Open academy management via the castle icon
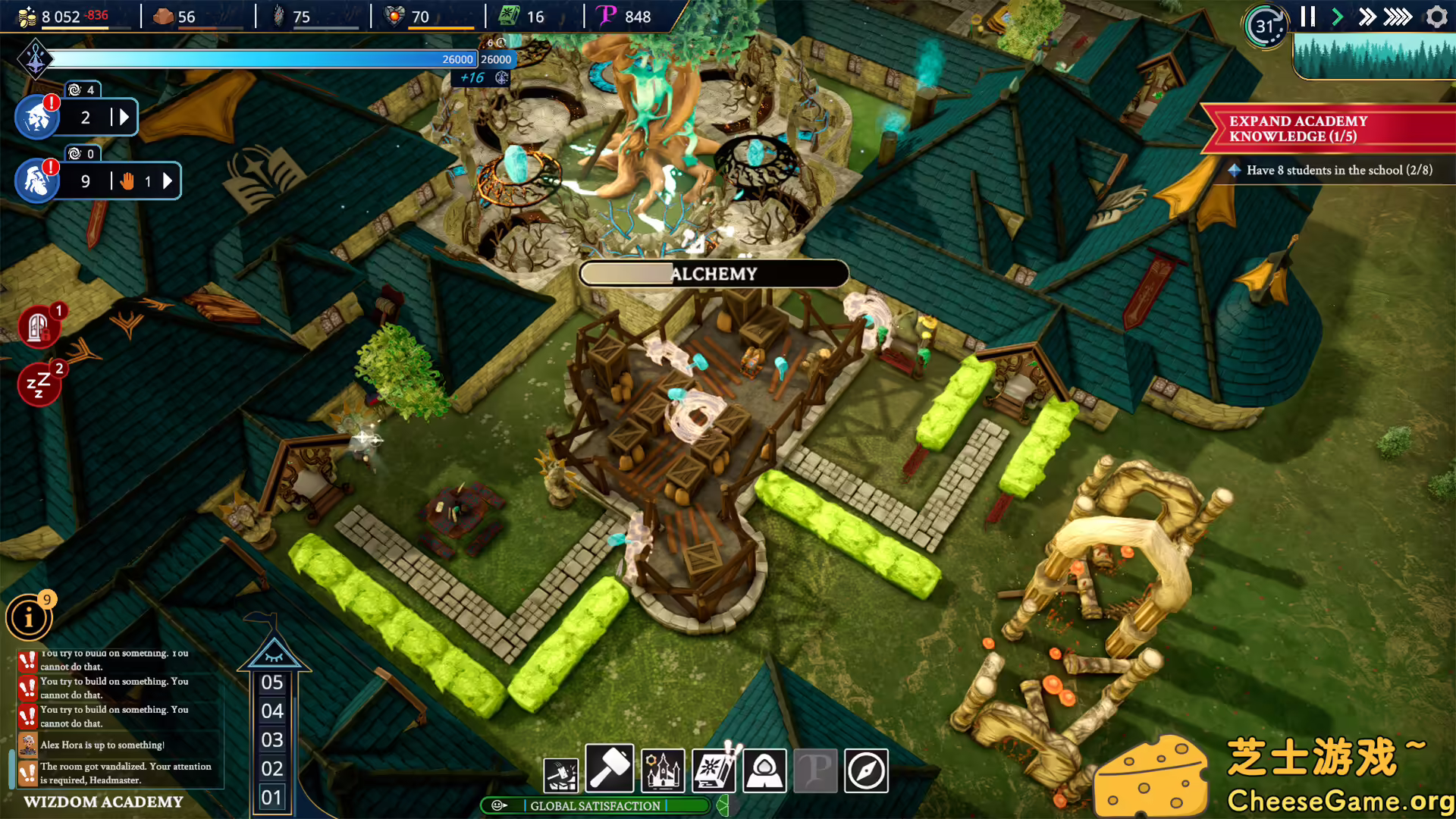The image size is (1456, 819). coord(662,770)
